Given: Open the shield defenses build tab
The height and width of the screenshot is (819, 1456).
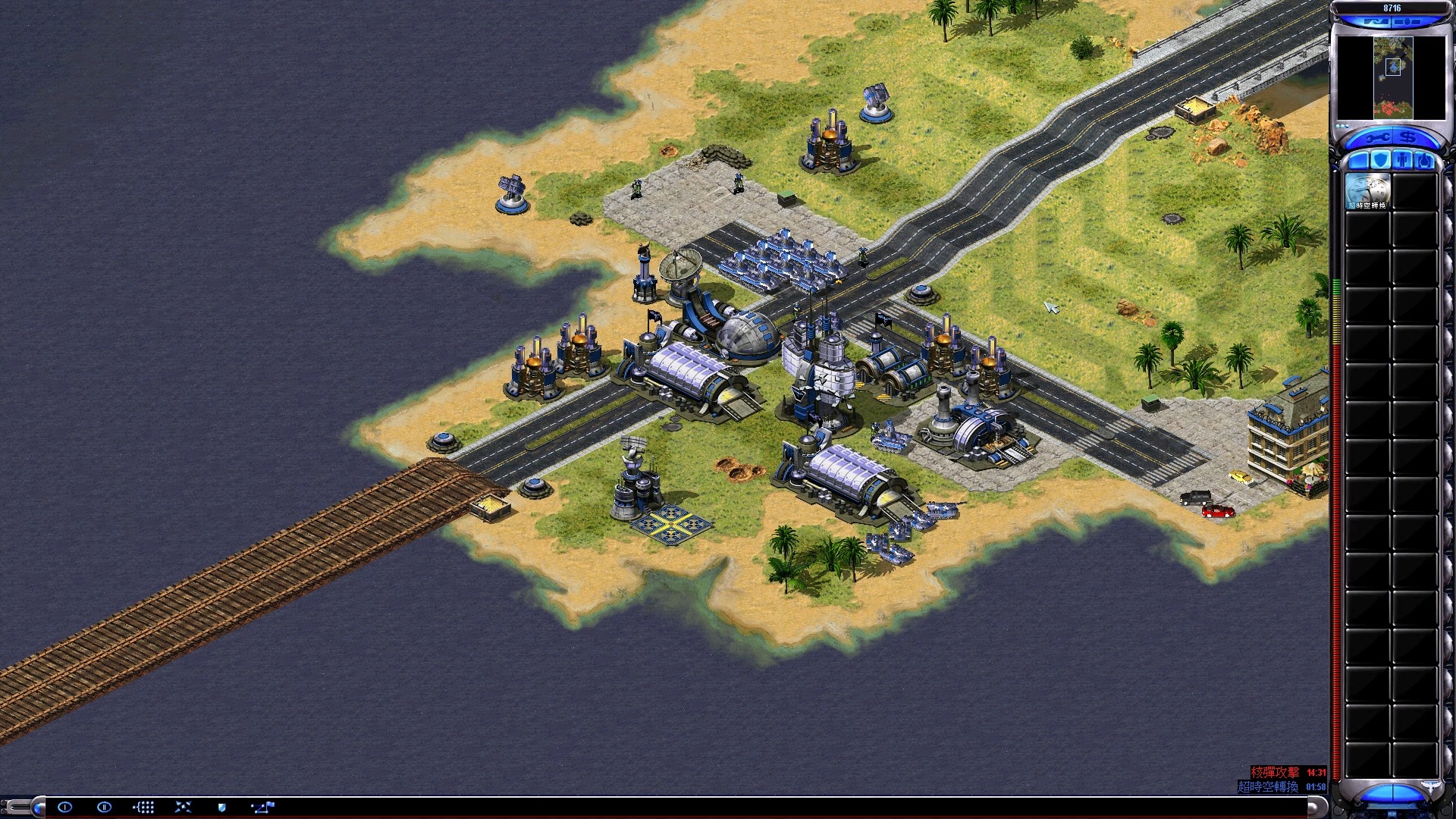Looking at the screenshot, I should point(1380,160).
